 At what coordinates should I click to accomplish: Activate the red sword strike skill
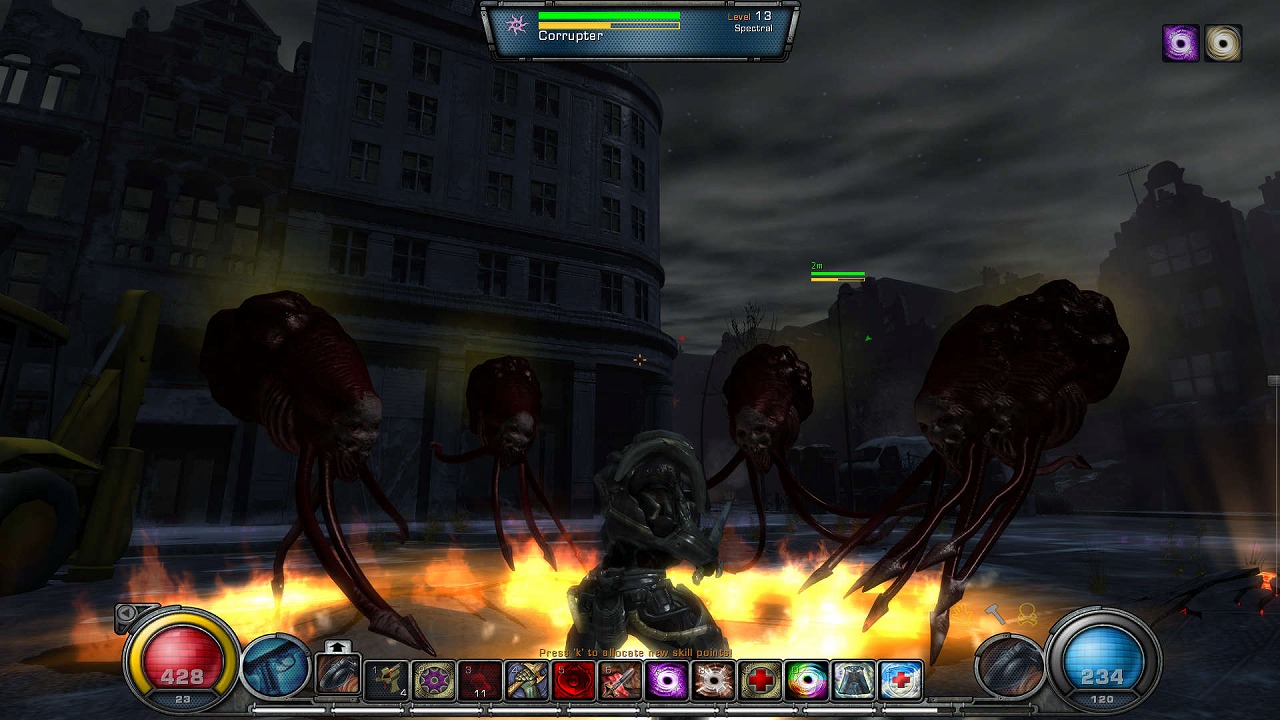[x=620, y=681]
